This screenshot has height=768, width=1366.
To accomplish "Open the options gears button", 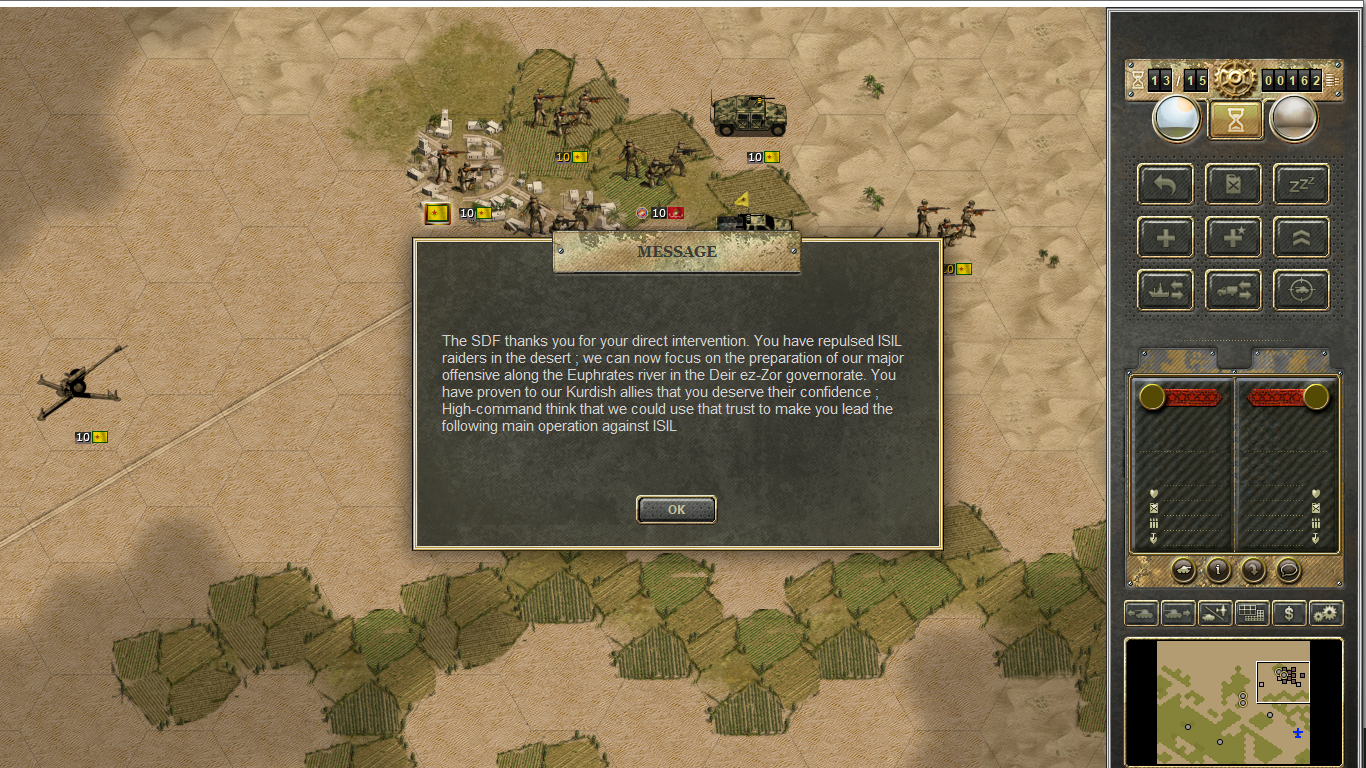I will (1326, 613).
